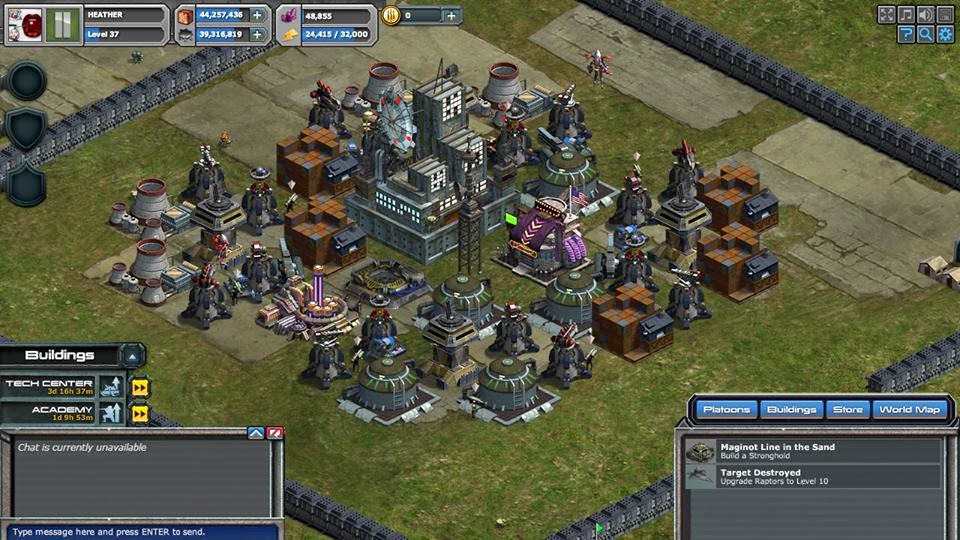
Task: Toggle fullscreen mode
Action: tap(886, 14)
